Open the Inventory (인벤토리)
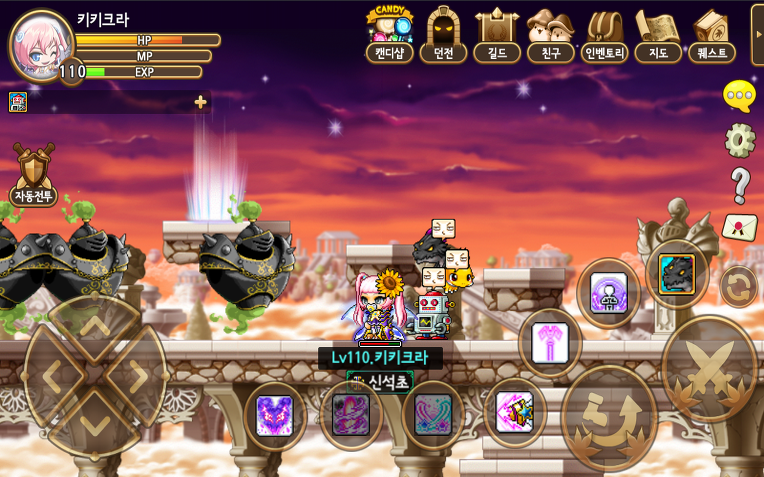The image size is (764, 477). tap(605, 33)
